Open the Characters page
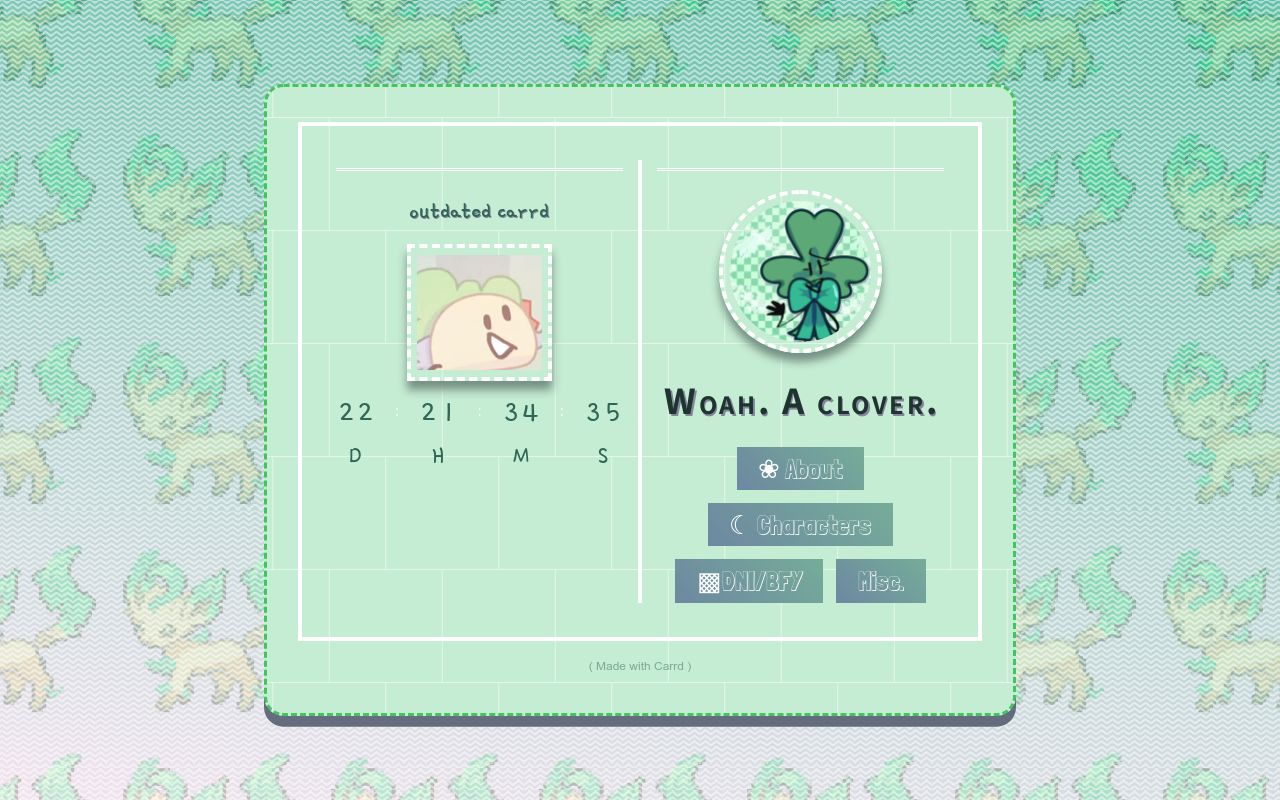The height and width of the screenshot is (800, 1280). [800, 524]
